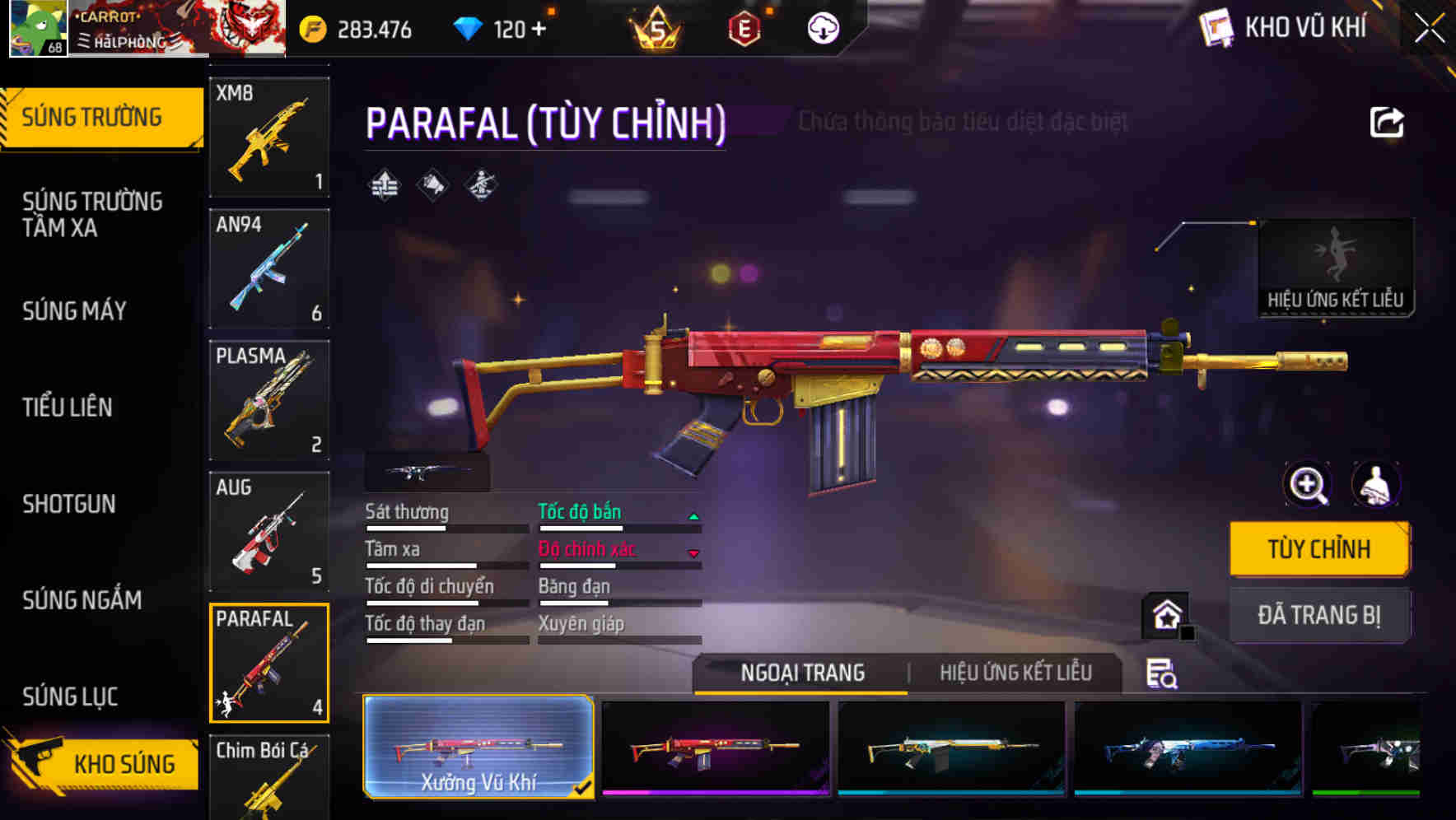Open the share icon beside Parafal title
This screenshot has width=1456, height=820.
(x=1387, y=122)
